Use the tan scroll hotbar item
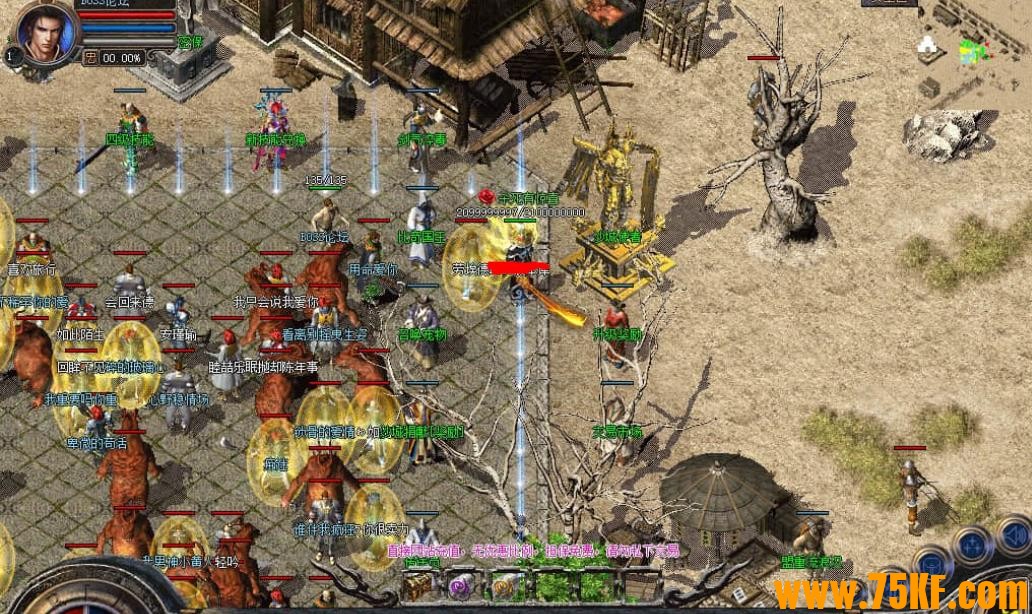 coord(503,586)
